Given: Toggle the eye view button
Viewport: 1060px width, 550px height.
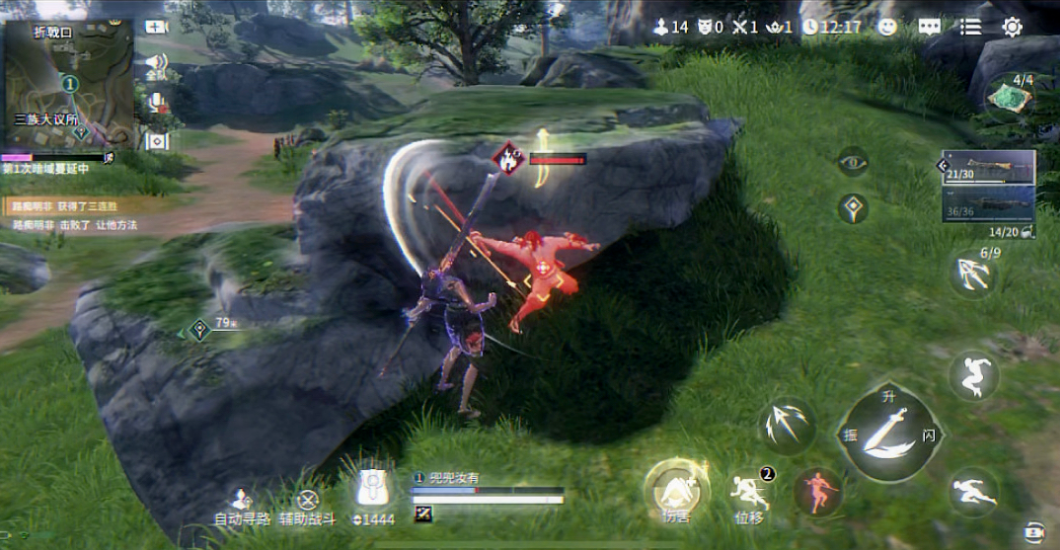Looking at the screenshot, I should pyautogui.click(x=852, y=161).
